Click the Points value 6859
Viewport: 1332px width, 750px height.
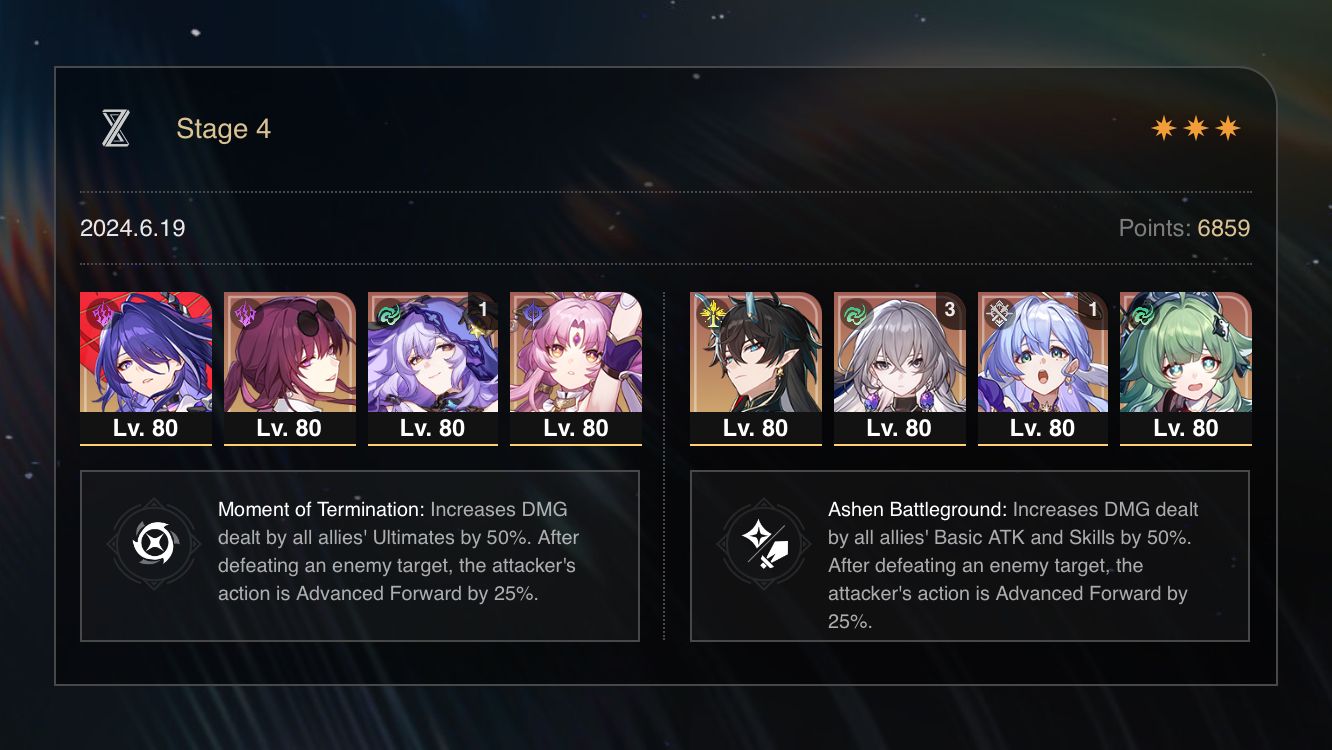[1225, 228]
